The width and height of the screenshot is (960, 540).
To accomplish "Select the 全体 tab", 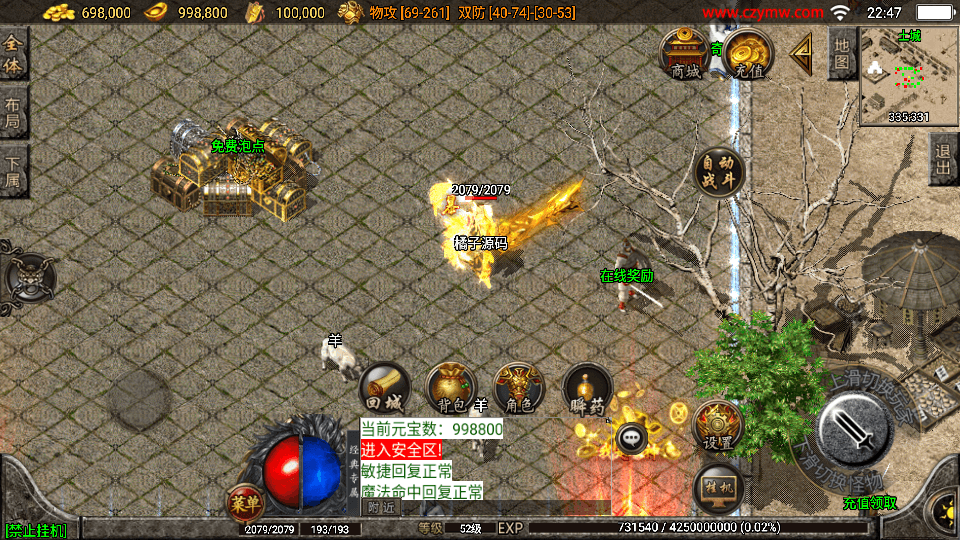I will tap(13, 55).
